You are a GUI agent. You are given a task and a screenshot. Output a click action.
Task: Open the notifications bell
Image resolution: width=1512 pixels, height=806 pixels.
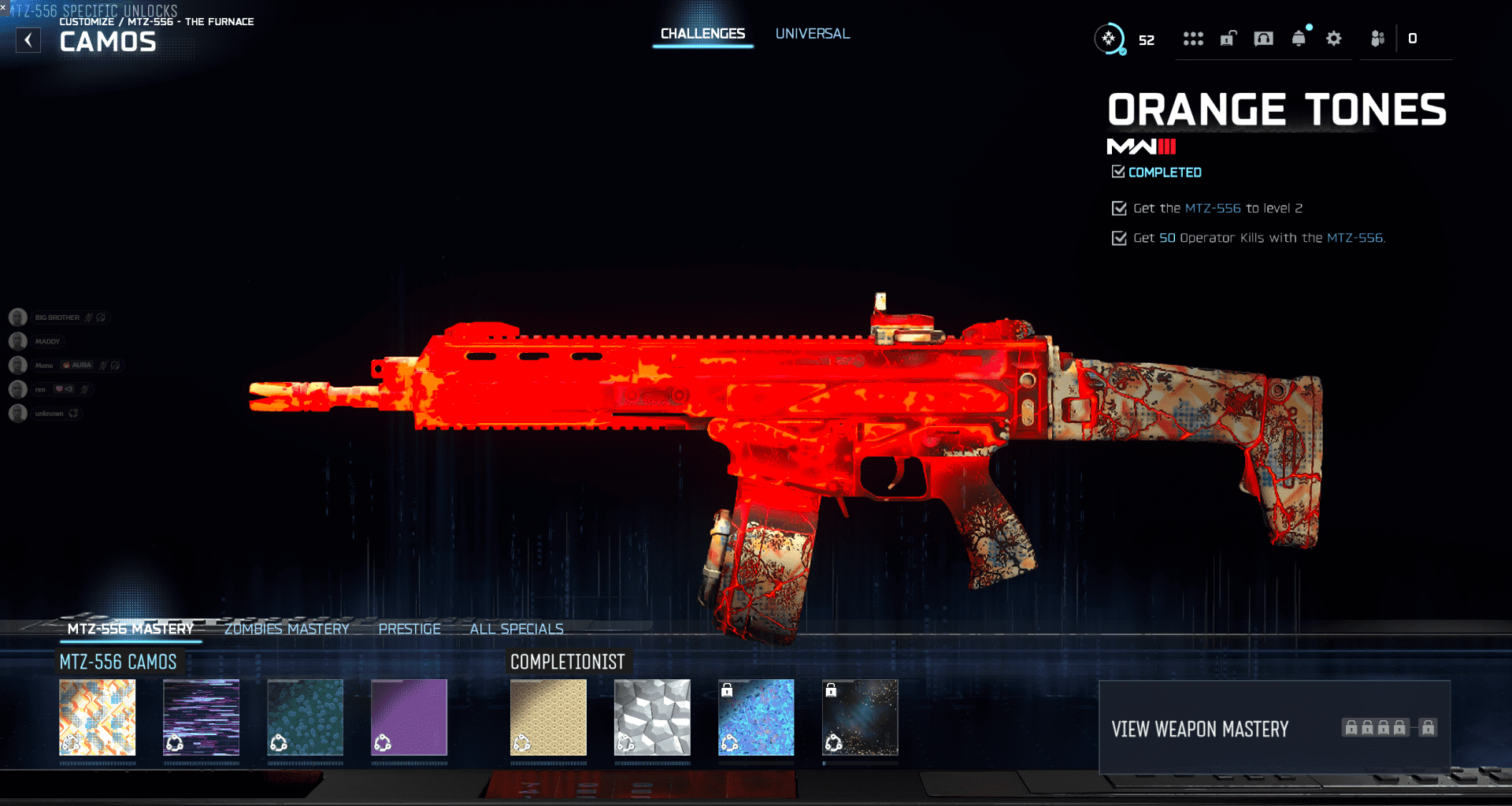tap(1299, 39)
